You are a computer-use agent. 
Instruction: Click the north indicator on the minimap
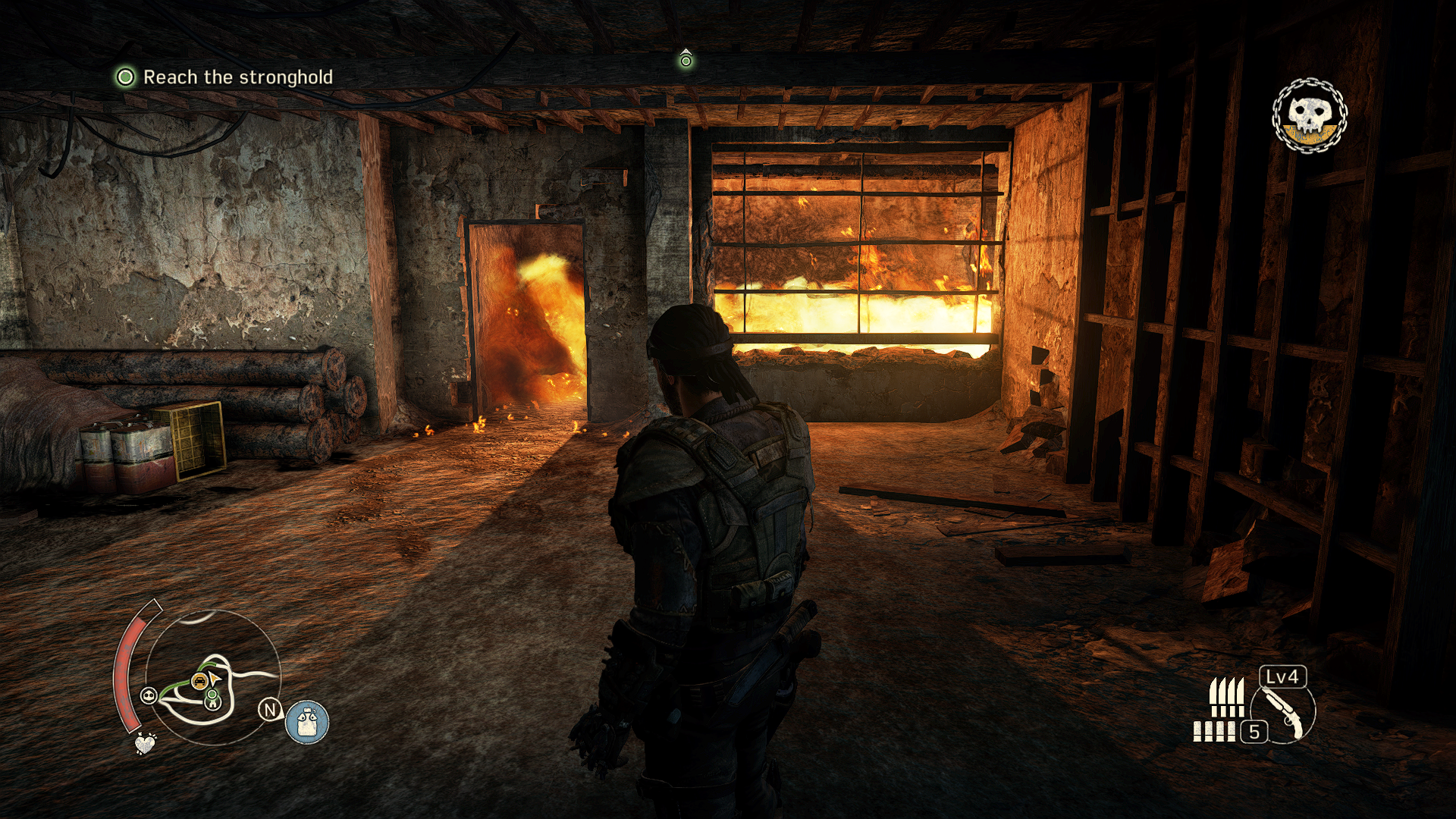tap(270, 710)
